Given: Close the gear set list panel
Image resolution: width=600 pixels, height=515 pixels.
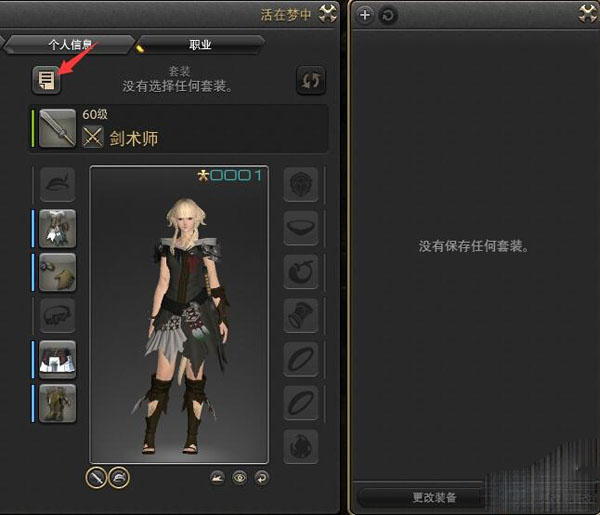Looking at the screenshot, I should tap(587, 14).
